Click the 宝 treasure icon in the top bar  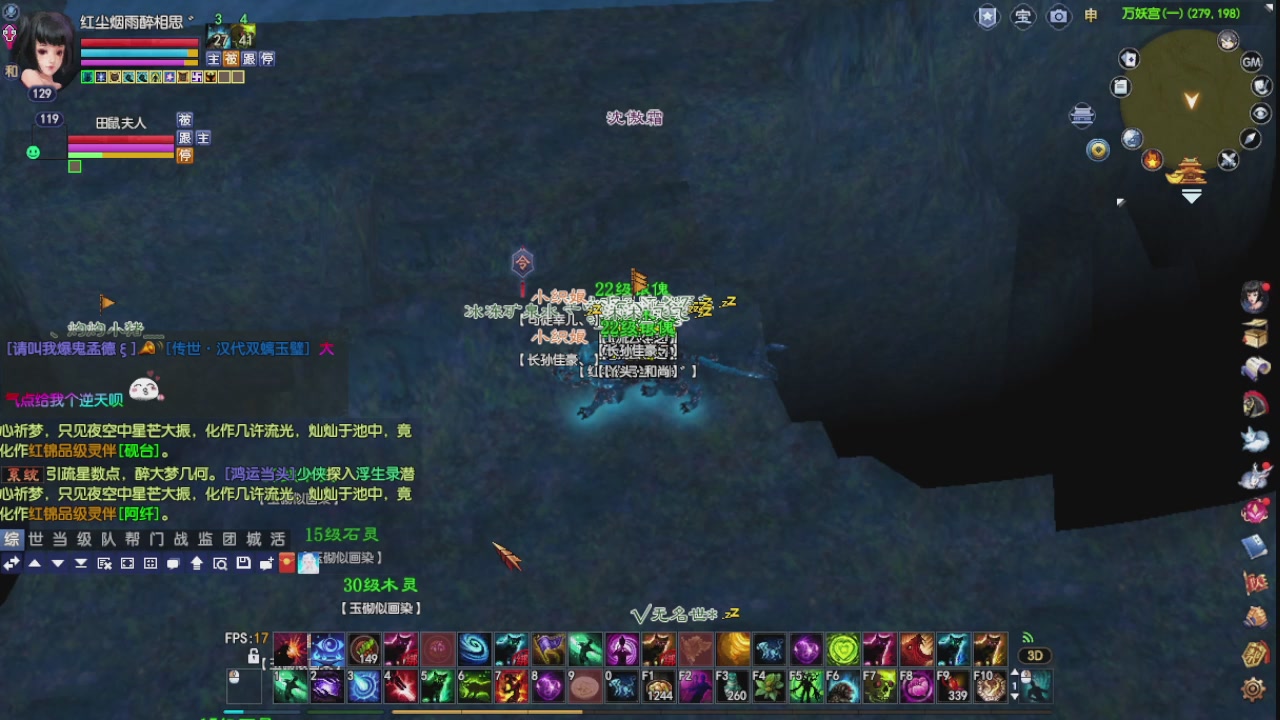[1022, 16]
